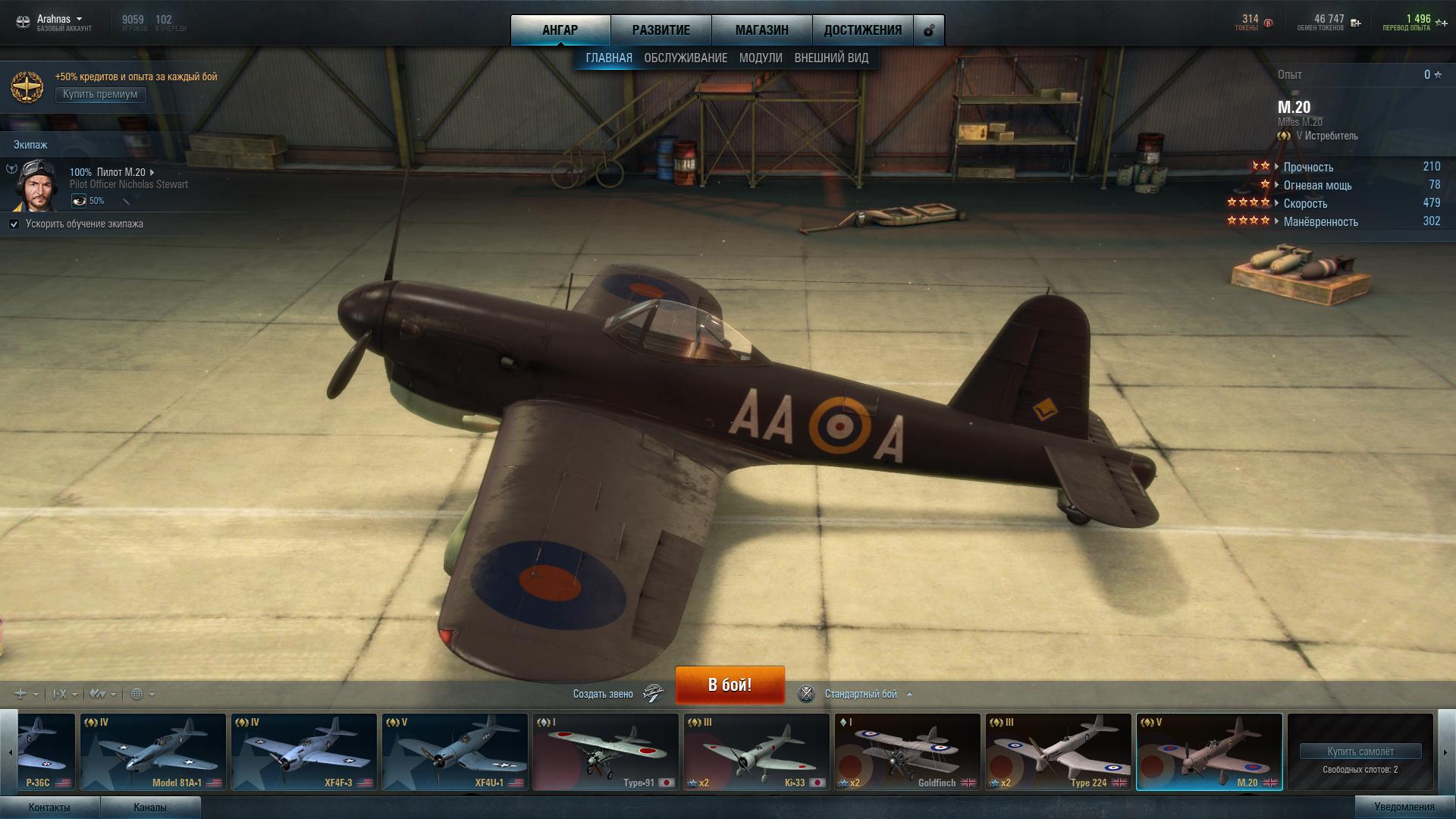Open the Развитие tab
Screen dimensions: 1456x819
661,30
